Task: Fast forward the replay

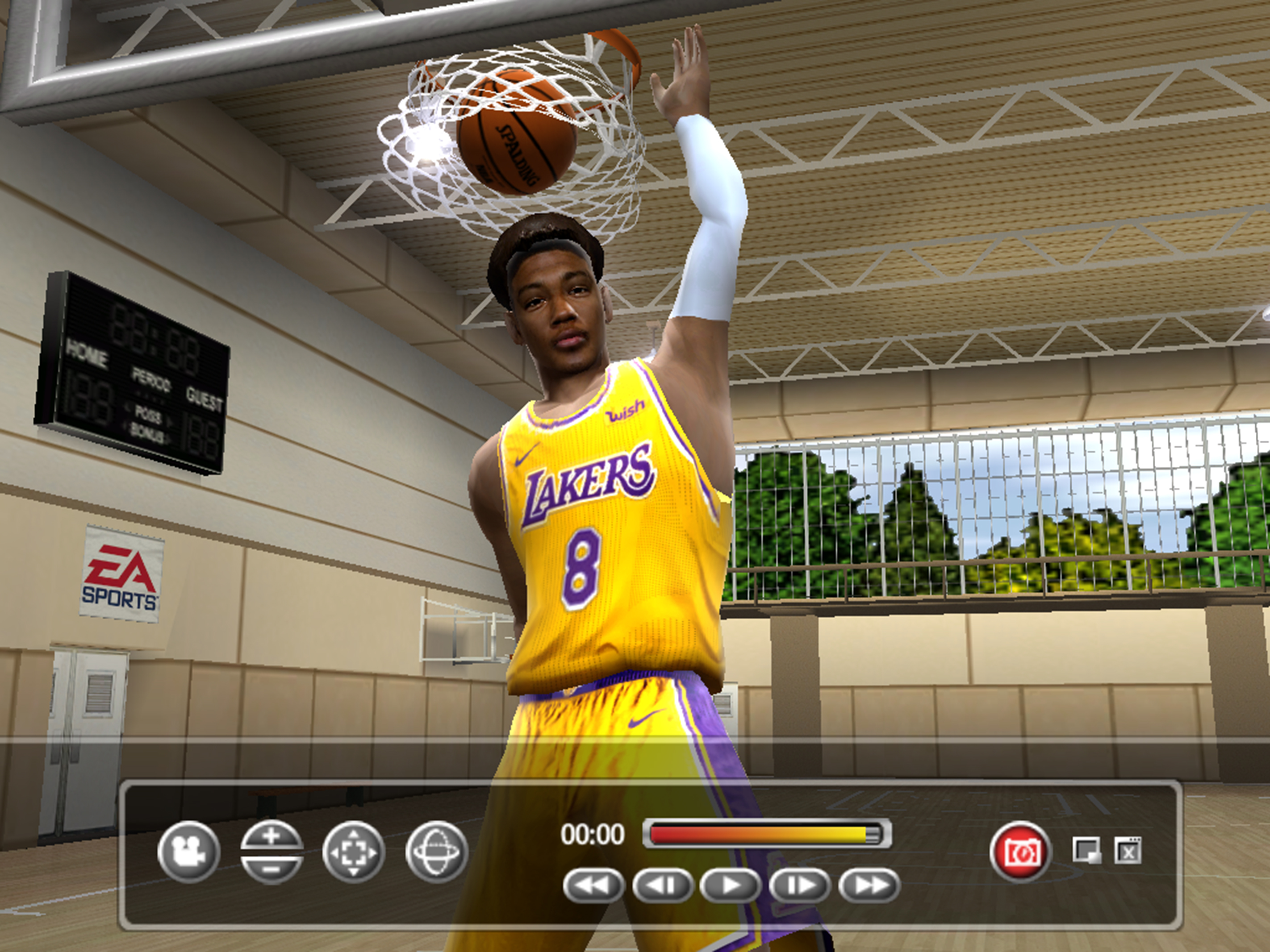Action: [x=869, y=885]
